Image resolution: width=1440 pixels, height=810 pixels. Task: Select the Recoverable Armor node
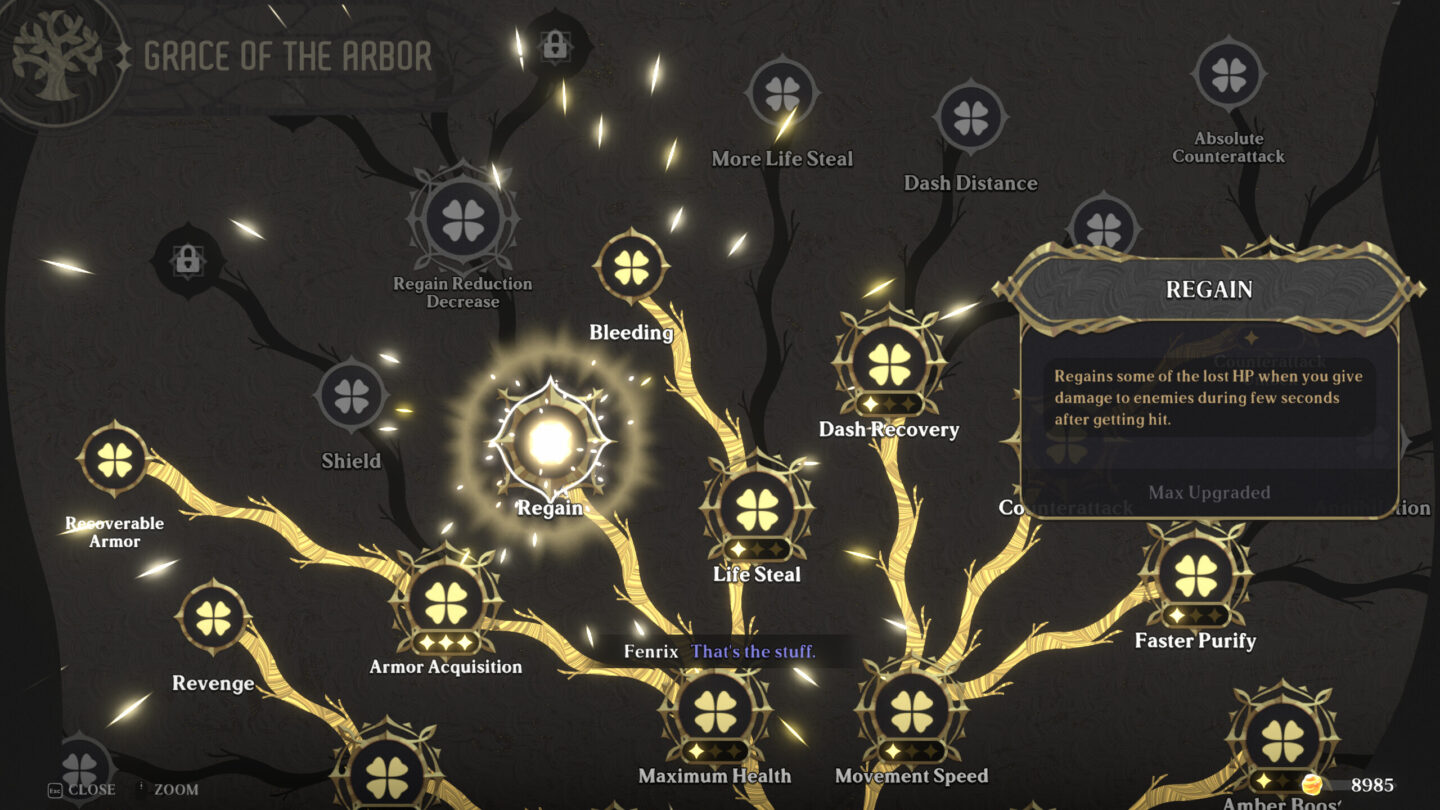pos(112,462)
